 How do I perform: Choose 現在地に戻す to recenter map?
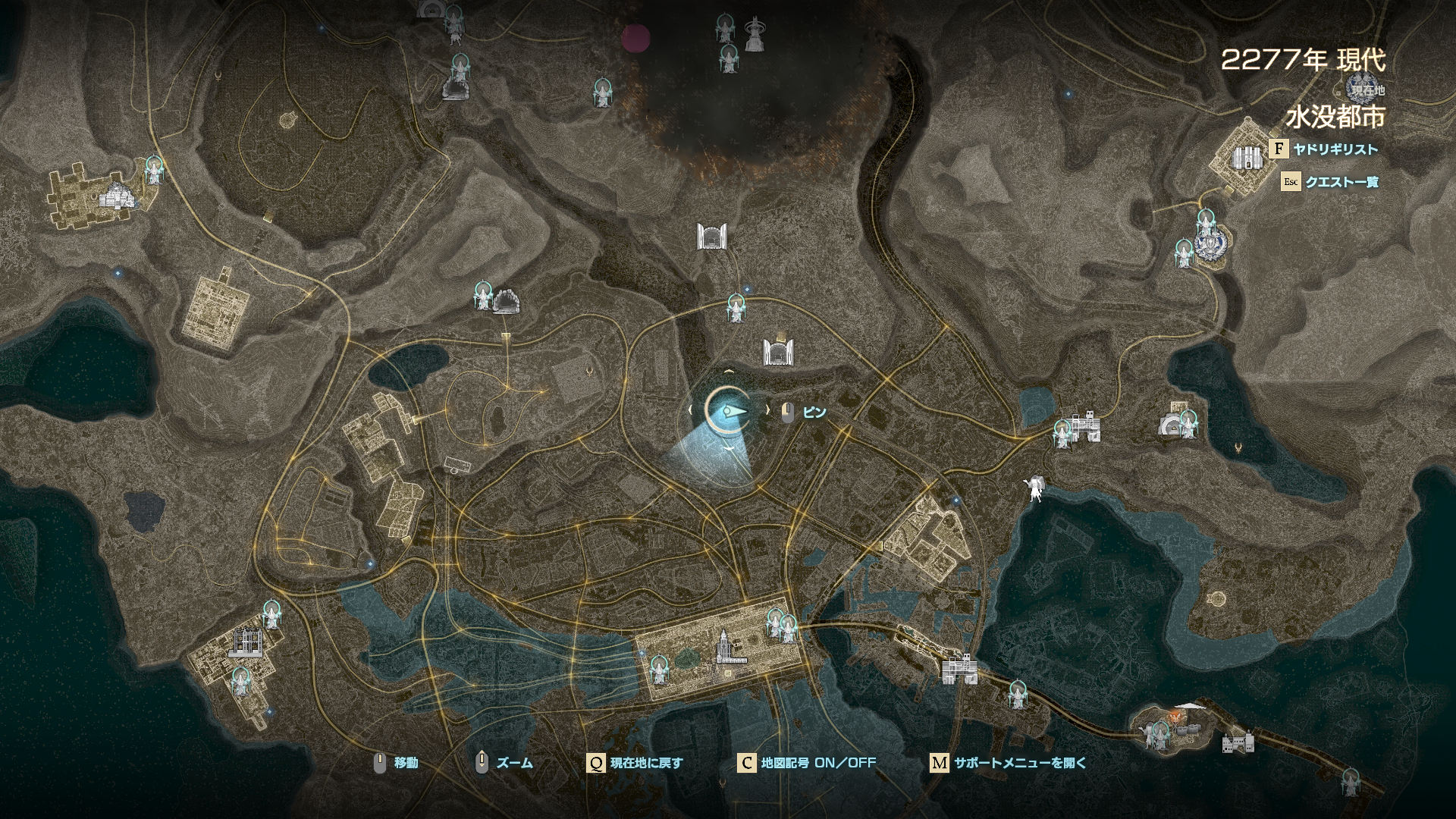pos(645,763)
